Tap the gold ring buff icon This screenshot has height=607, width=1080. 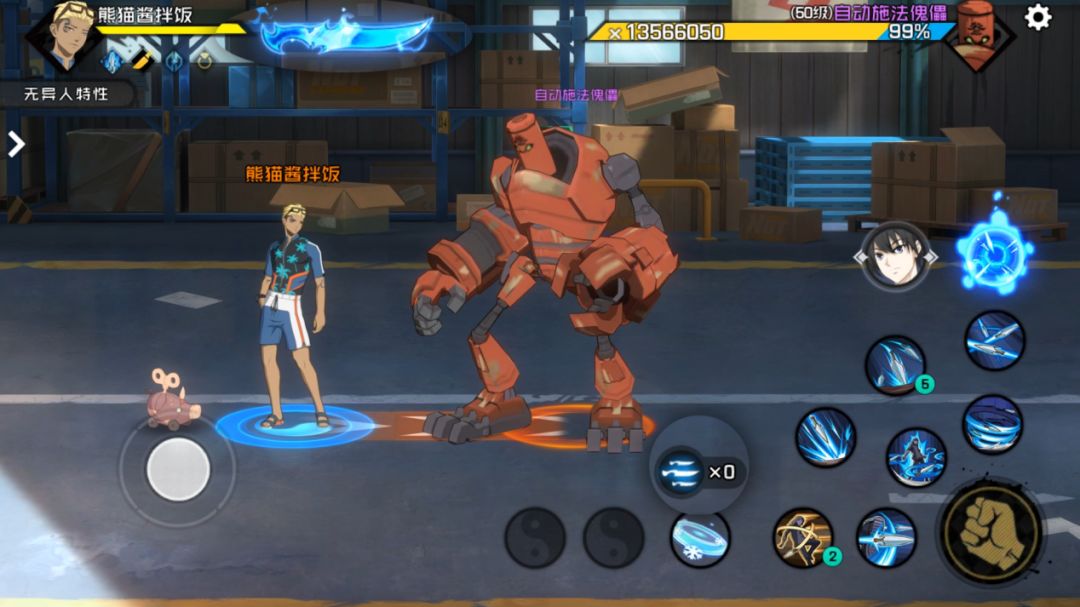tap(204, 61)
